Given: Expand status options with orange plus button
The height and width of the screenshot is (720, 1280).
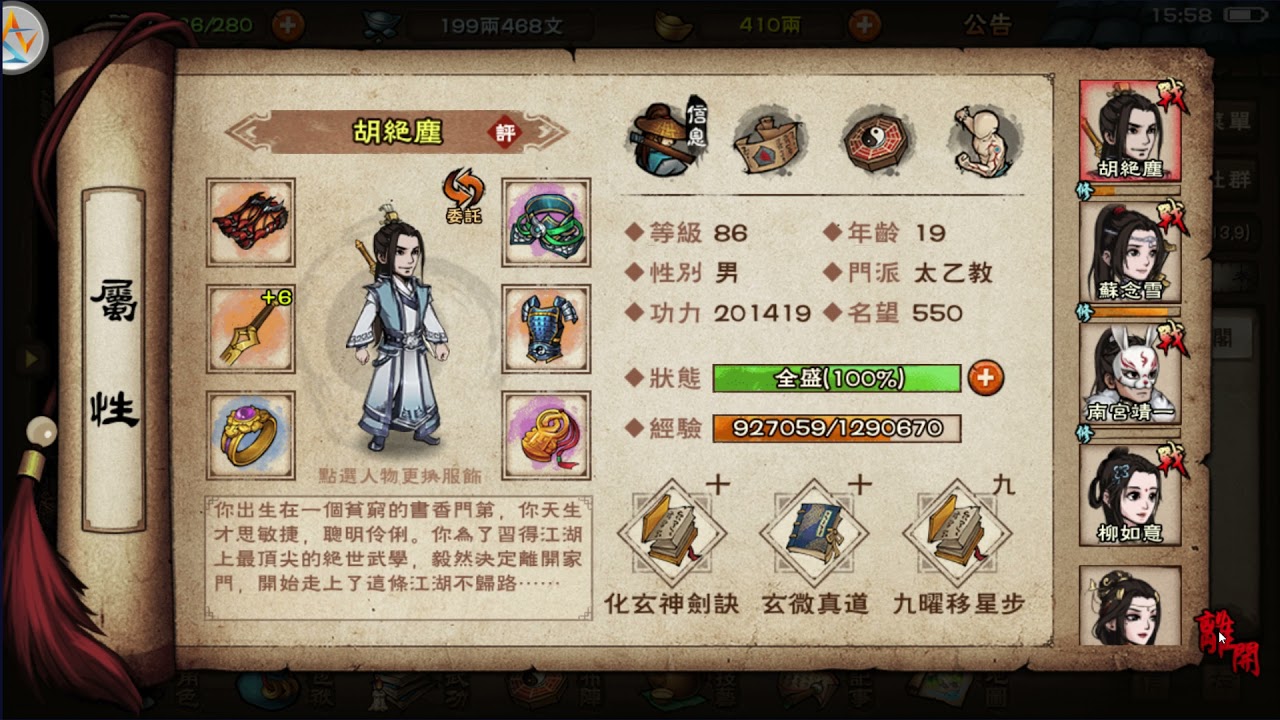Looking at the screenshot, I should pos(985,379).
